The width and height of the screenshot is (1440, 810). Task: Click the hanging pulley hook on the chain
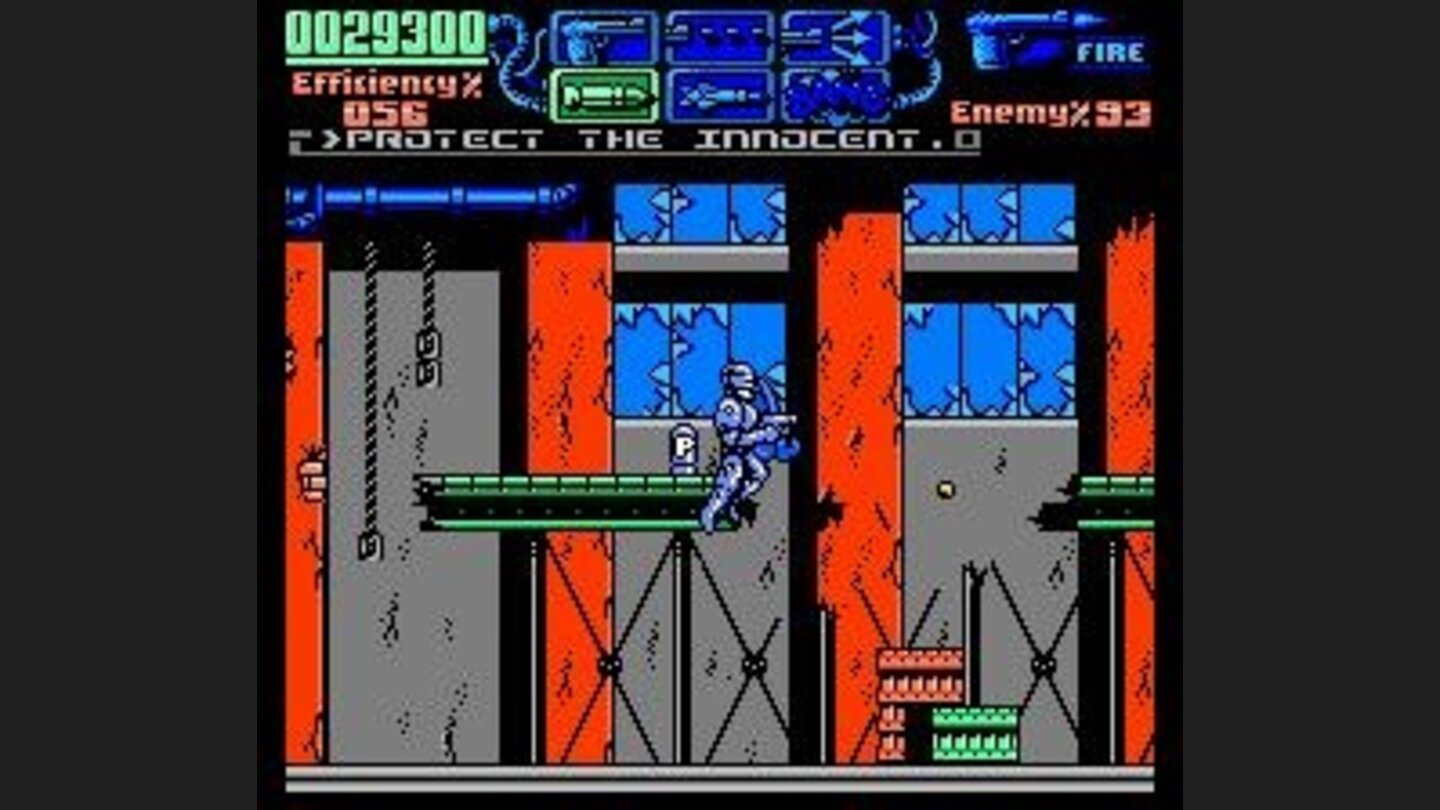point(373,545)
